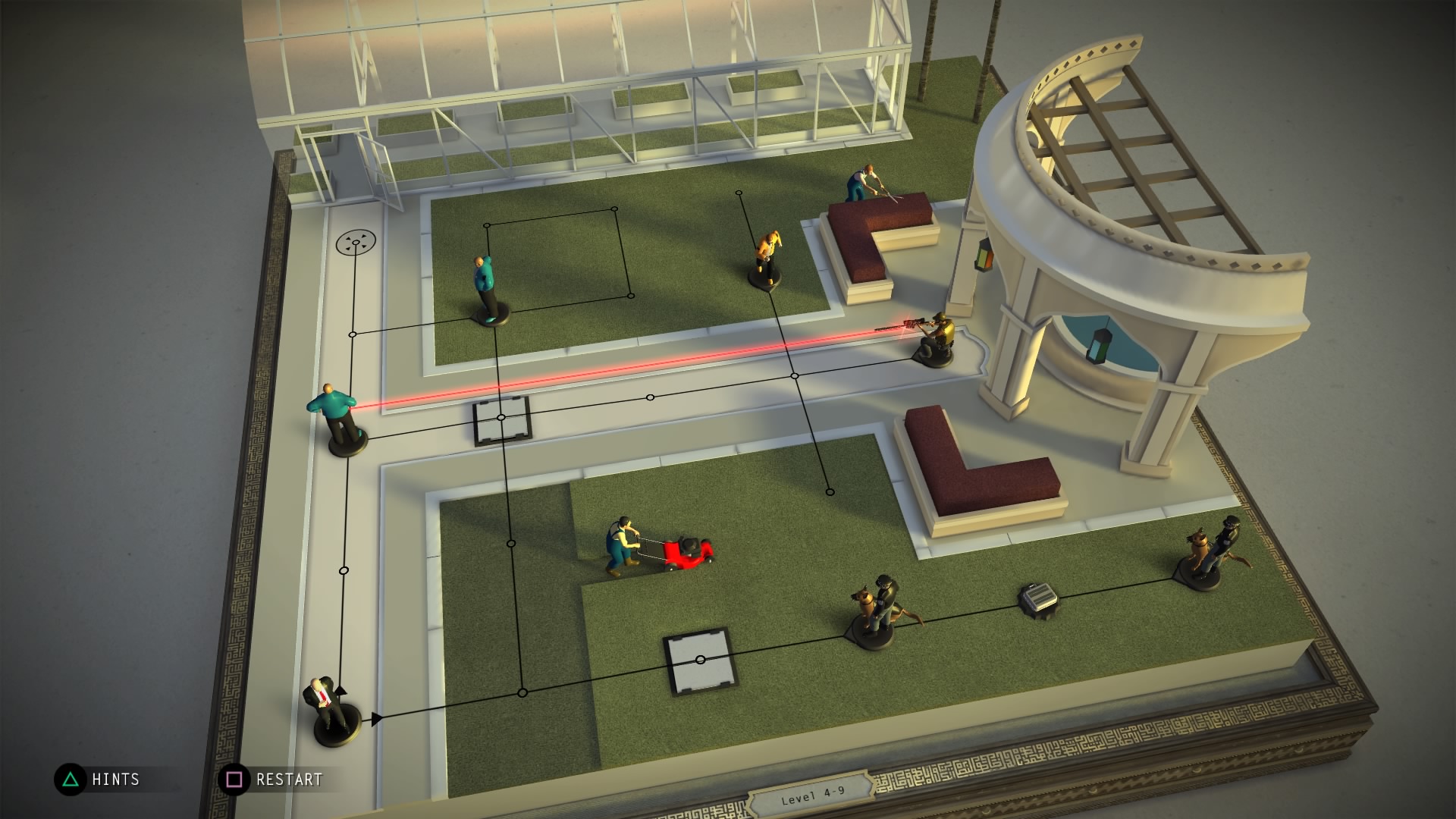1456x819 pixels.
Task: Select the upward move arrow beside Agent 47
Action: tap(340, 689)
